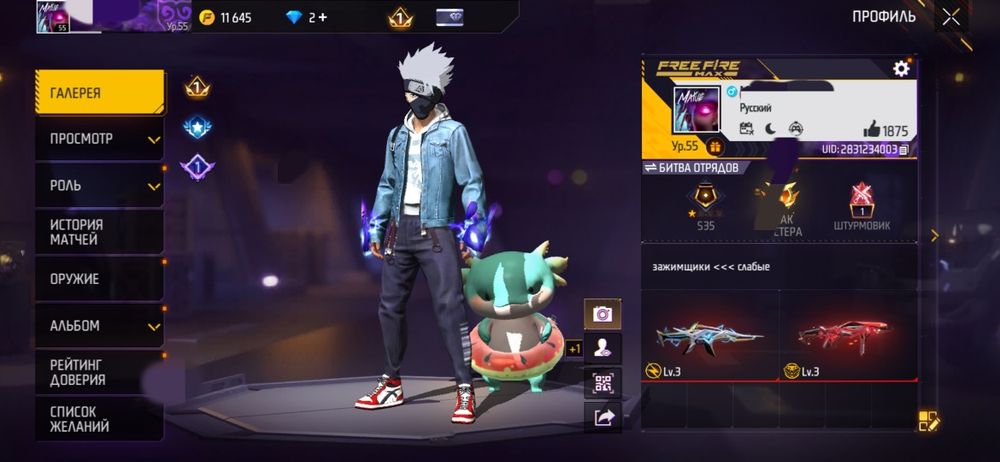Screen dimensions: 1000x462
Task: Open the Галерея tab
Action: 100,93
